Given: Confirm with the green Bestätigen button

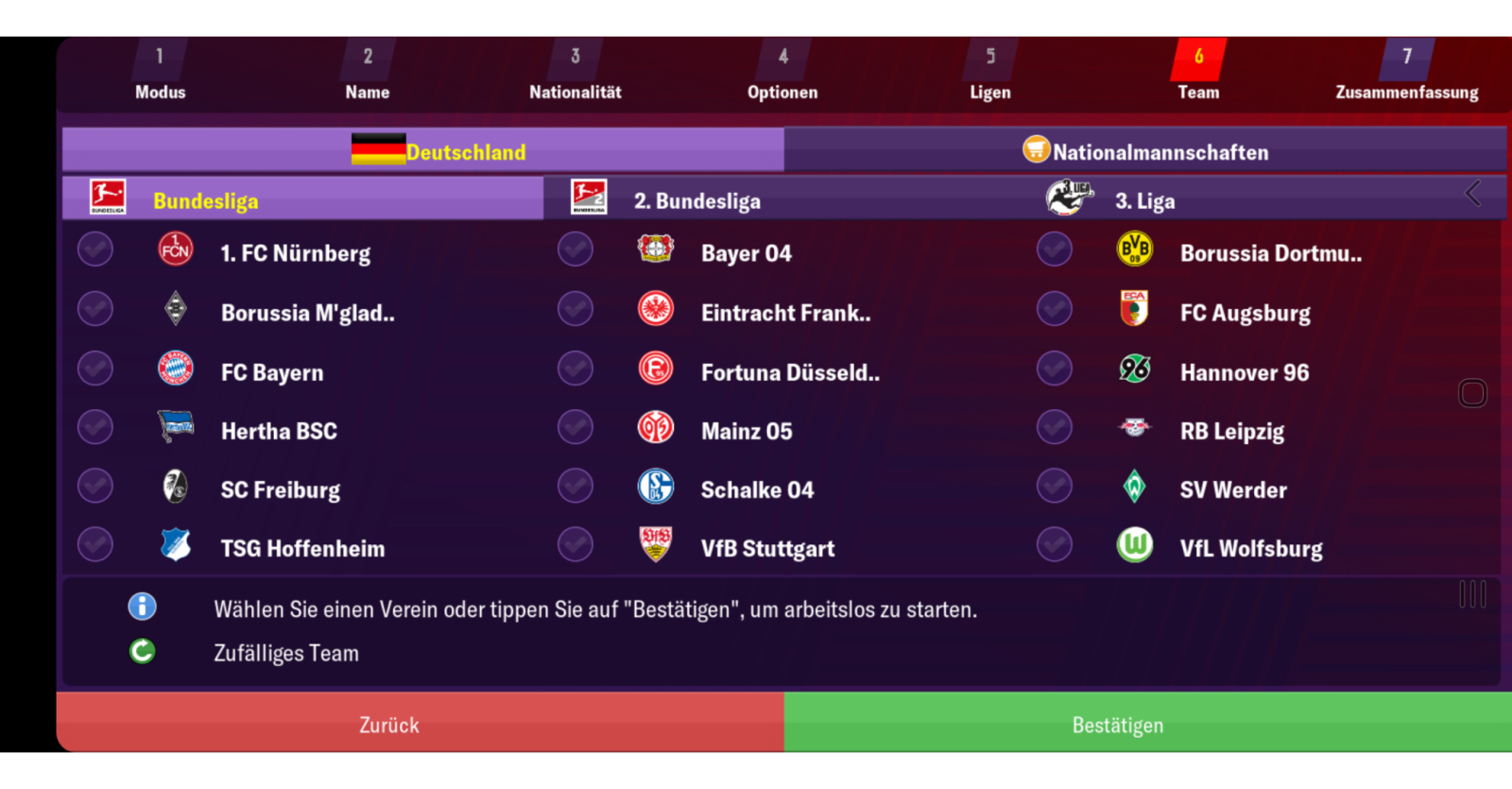Looking at the screenshot, I should pyautogui.click(x=1117, y=724).
